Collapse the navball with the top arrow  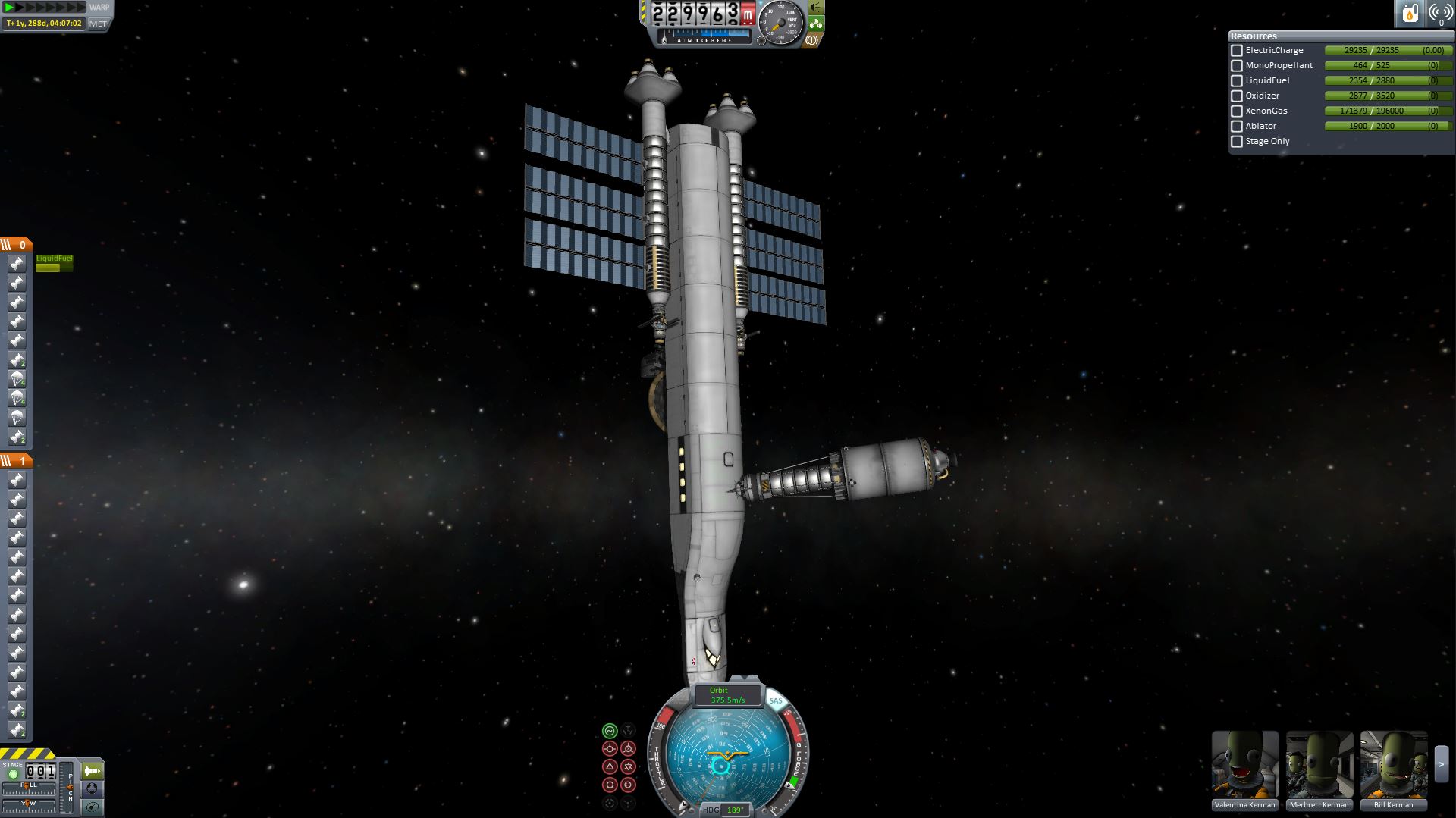pos(745,678)
